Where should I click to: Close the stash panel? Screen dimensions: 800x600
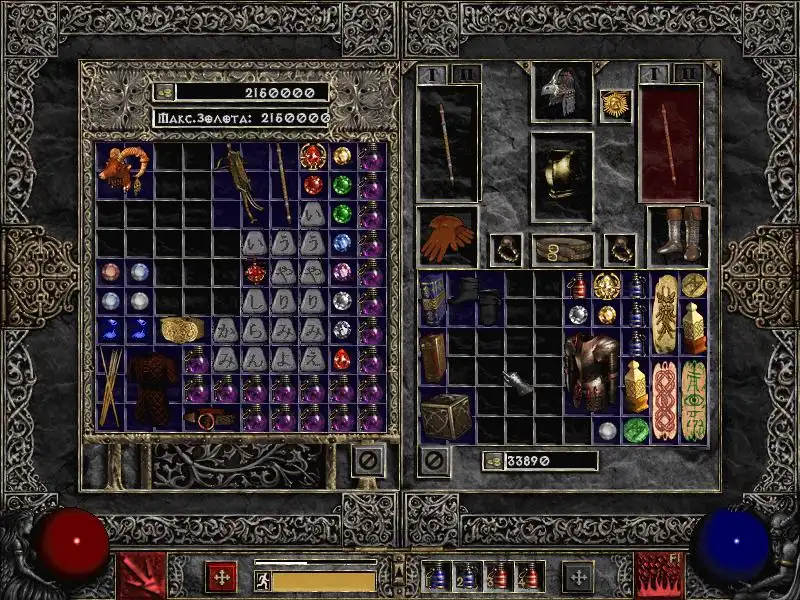click(x=367, y=461)
